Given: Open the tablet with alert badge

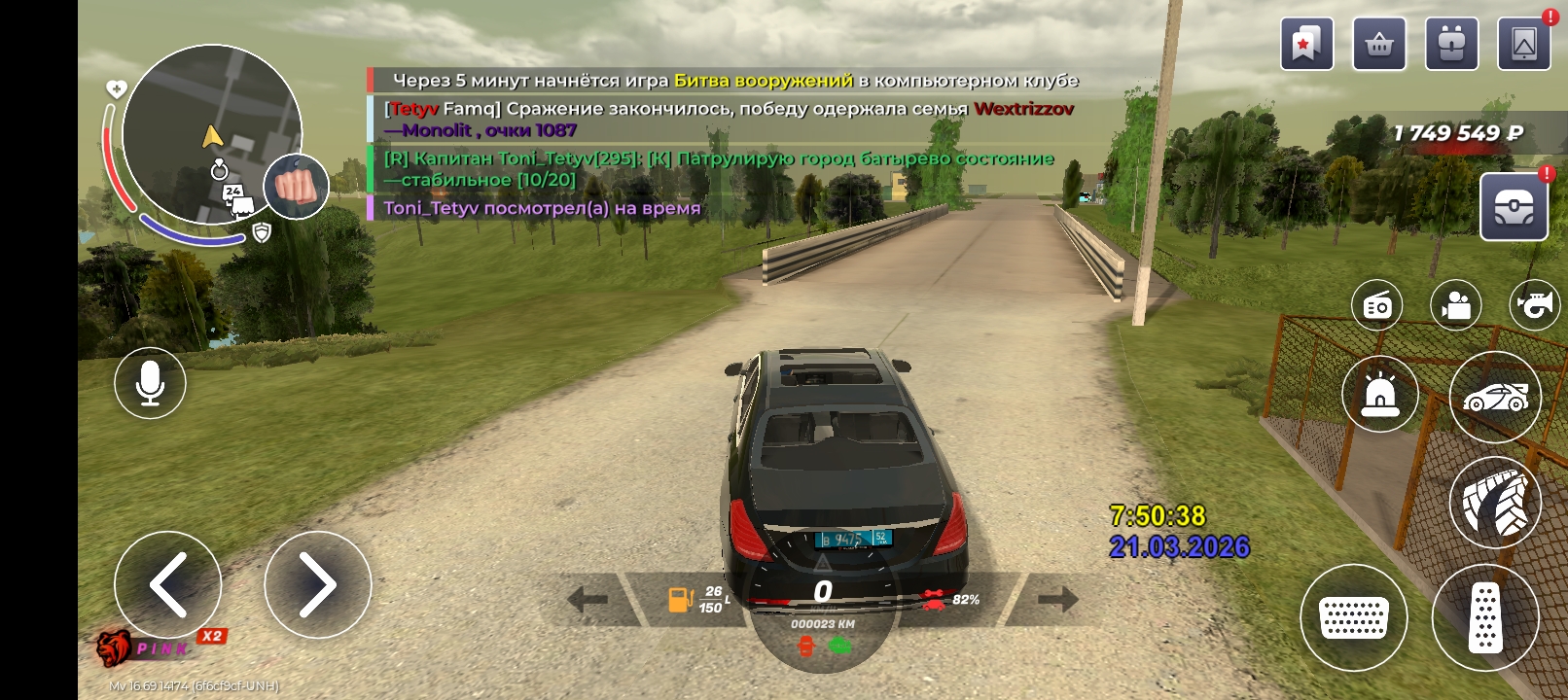Looking at the screenshot, I should (1524, 44).
